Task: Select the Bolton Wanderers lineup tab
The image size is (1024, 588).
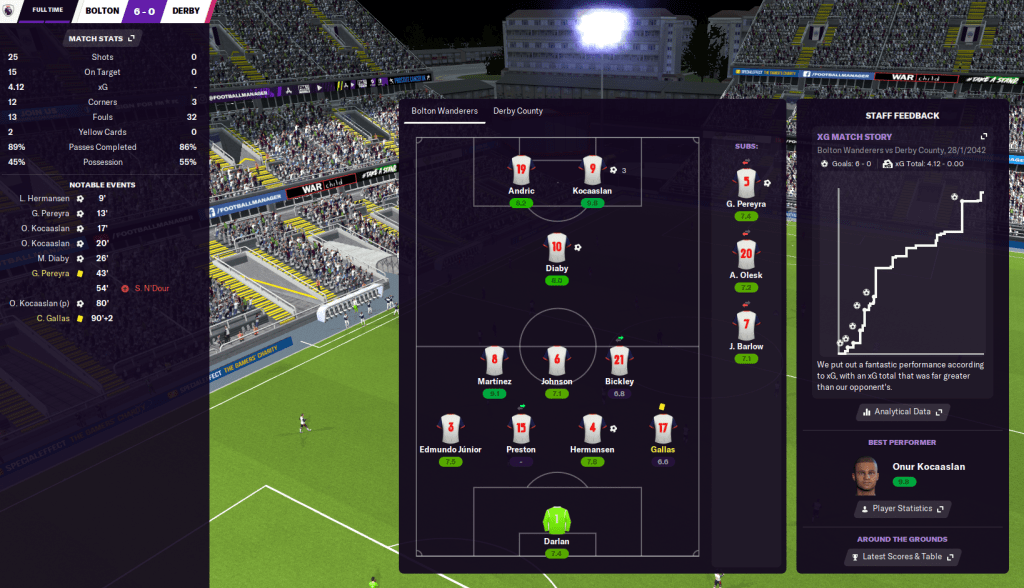Action: [x=445, y=111]
